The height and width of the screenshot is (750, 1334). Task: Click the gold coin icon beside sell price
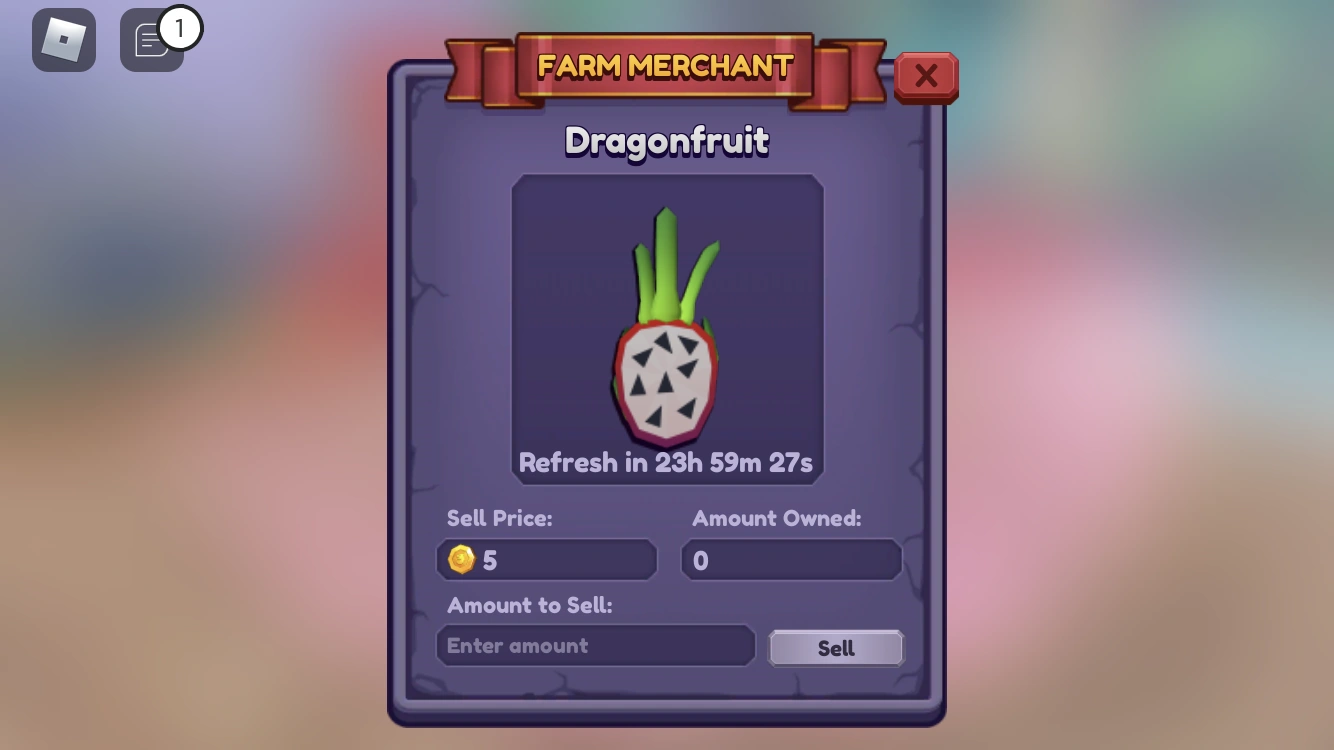(x=460, y=560)
